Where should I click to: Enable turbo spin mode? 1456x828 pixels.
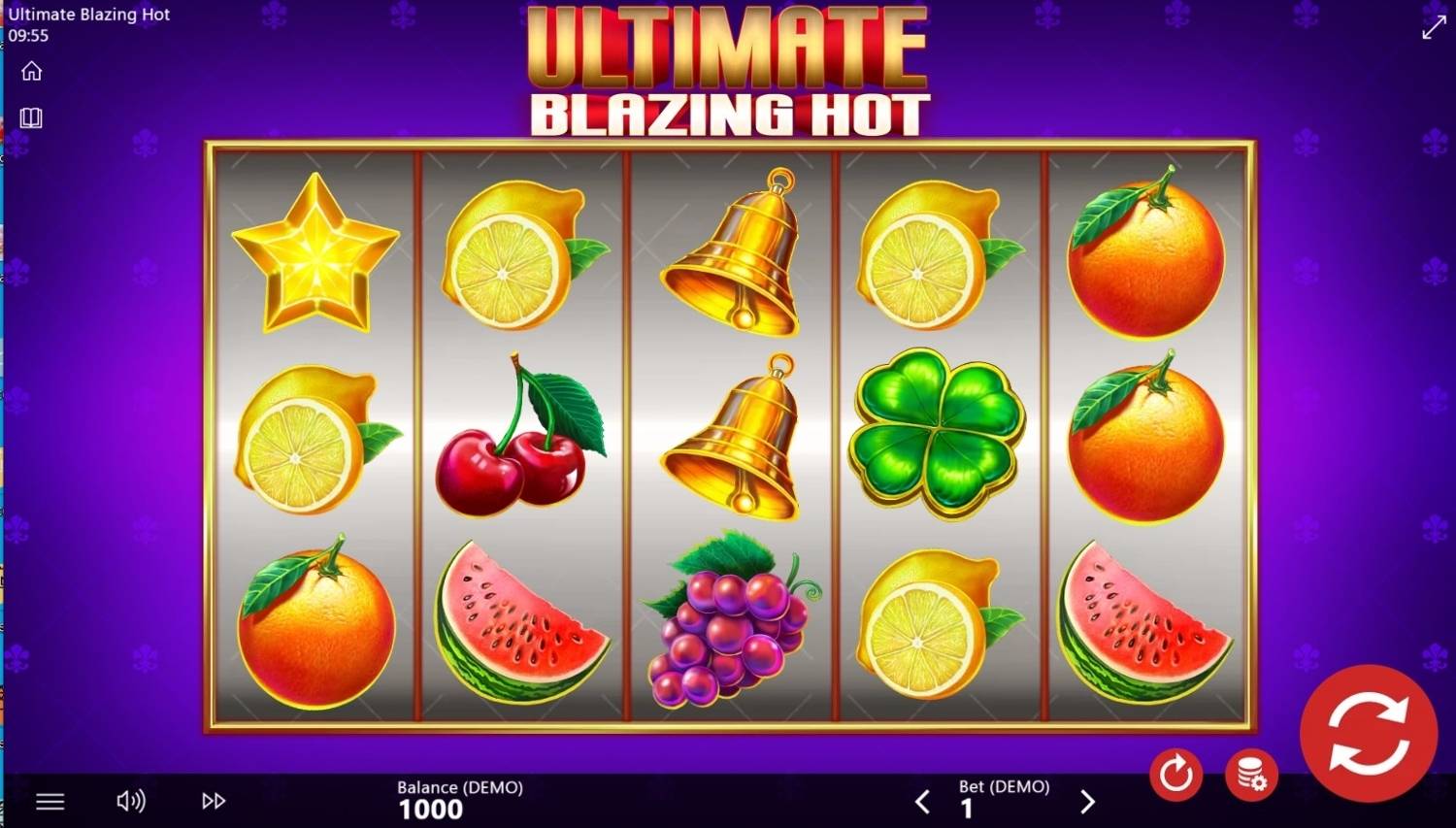point(212,801)
